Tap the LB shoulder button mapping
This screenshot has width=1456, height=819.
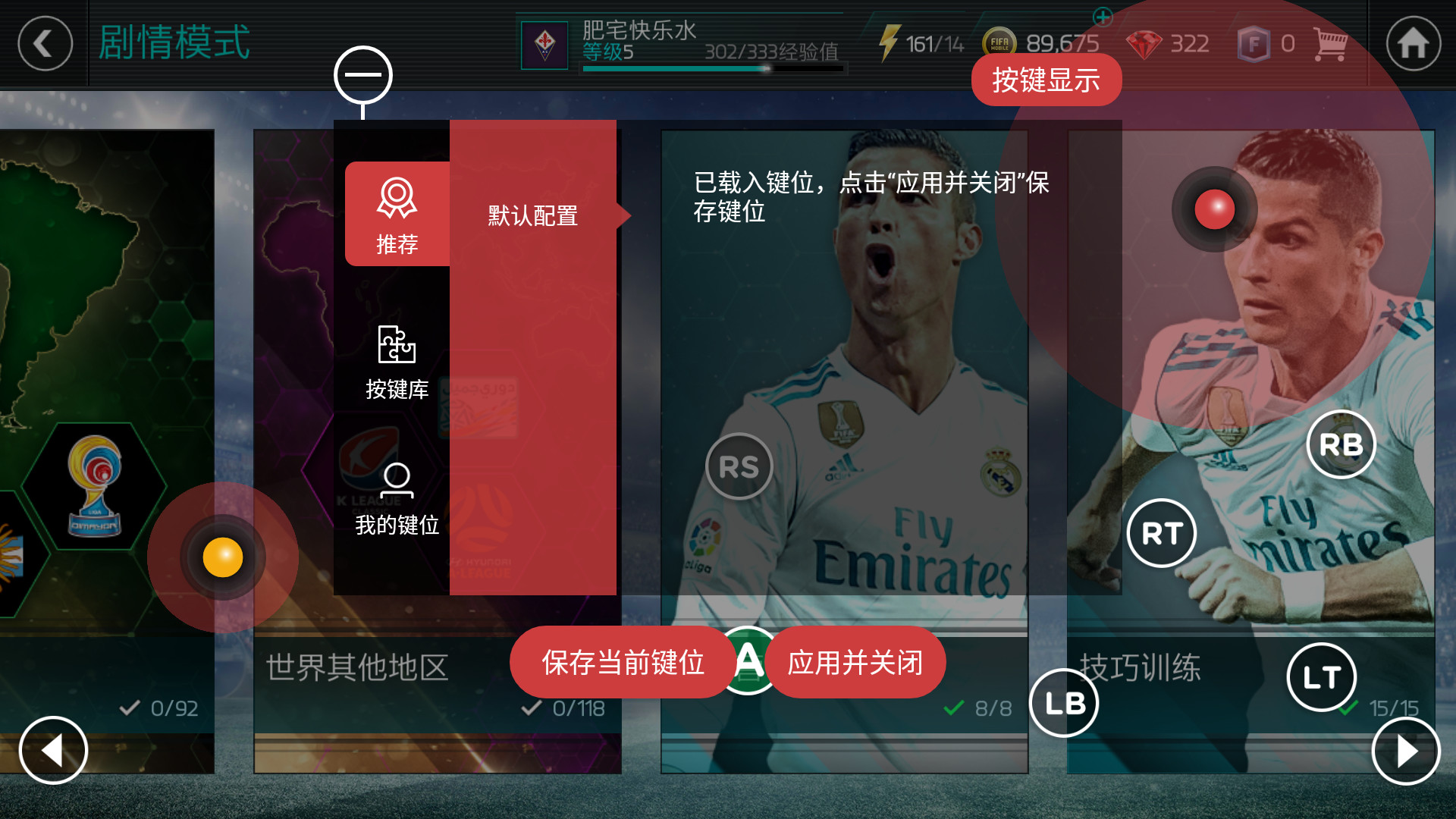click(1065, 703)
